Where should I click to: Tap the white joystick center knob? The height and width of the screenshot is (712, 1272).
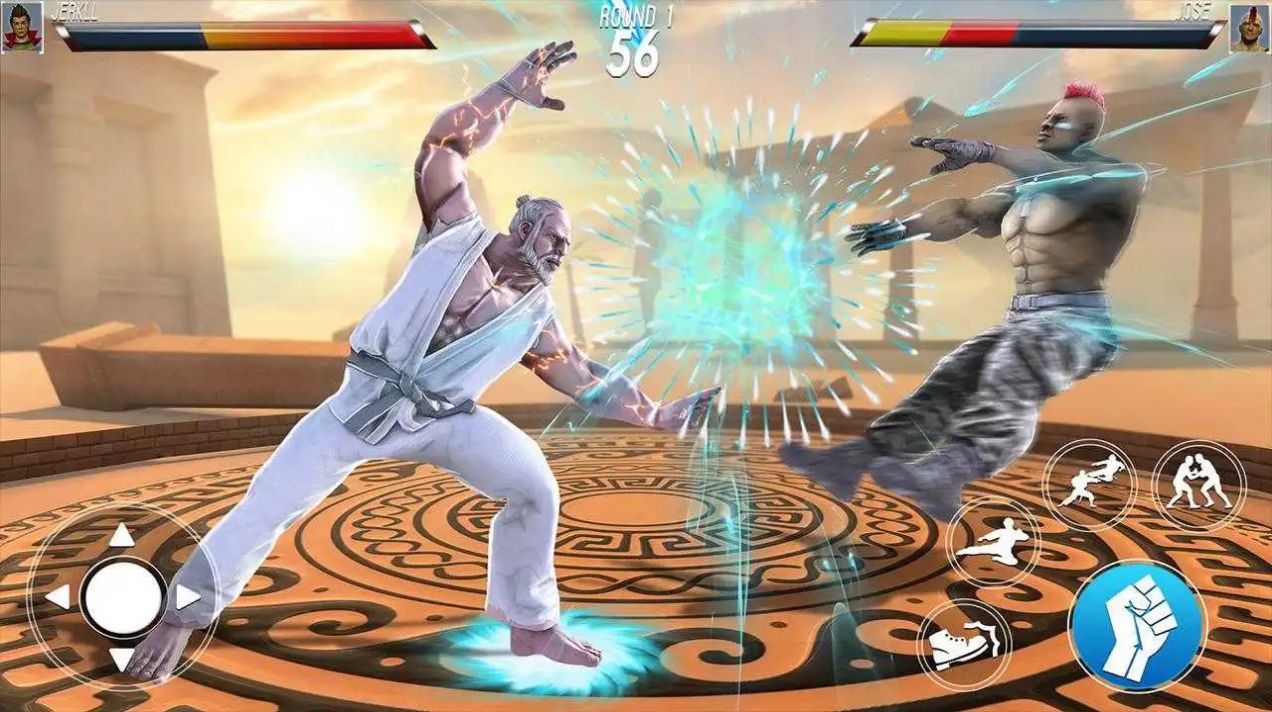pyautogui.click(x=123, y=598)
